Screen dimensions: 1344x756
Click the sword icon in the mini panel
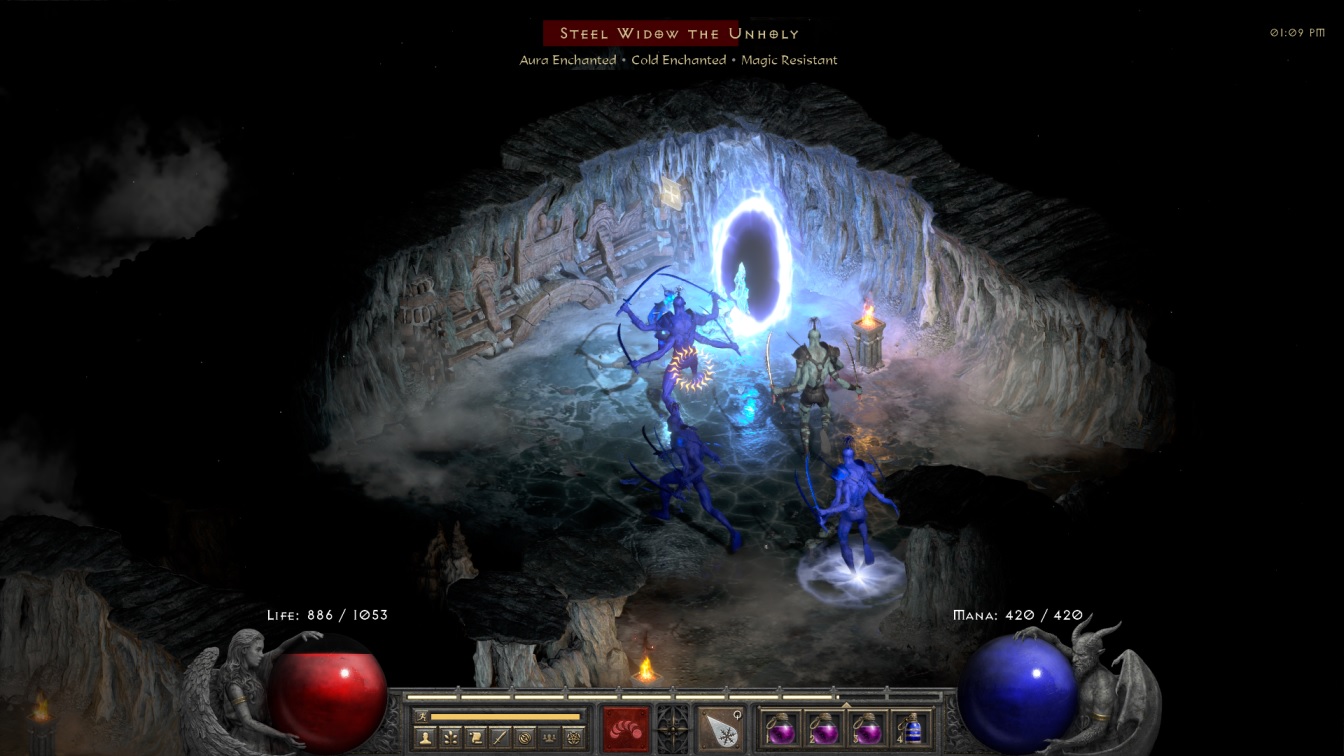tap(500, 736)
